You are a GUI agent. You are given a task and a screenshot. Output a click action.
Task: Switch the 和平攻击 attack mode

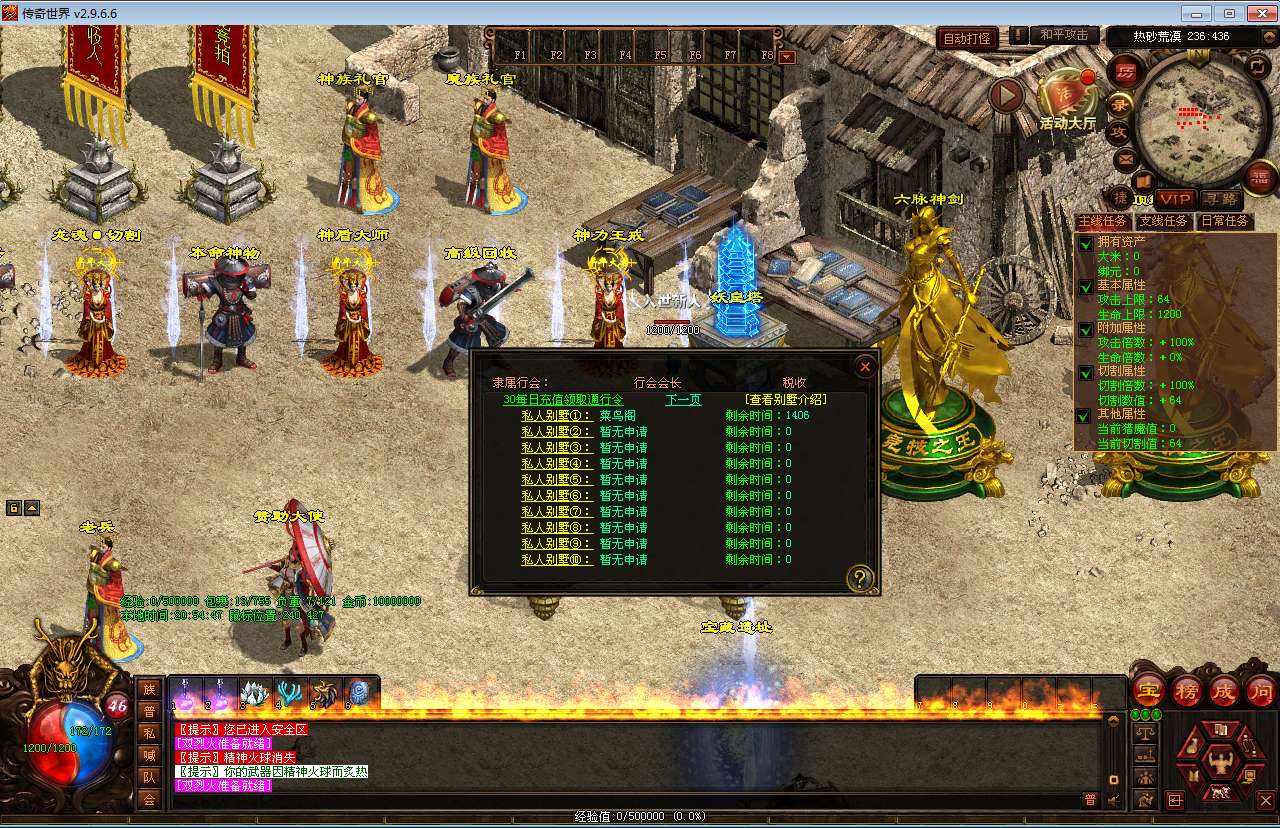tap(1063, 35)
